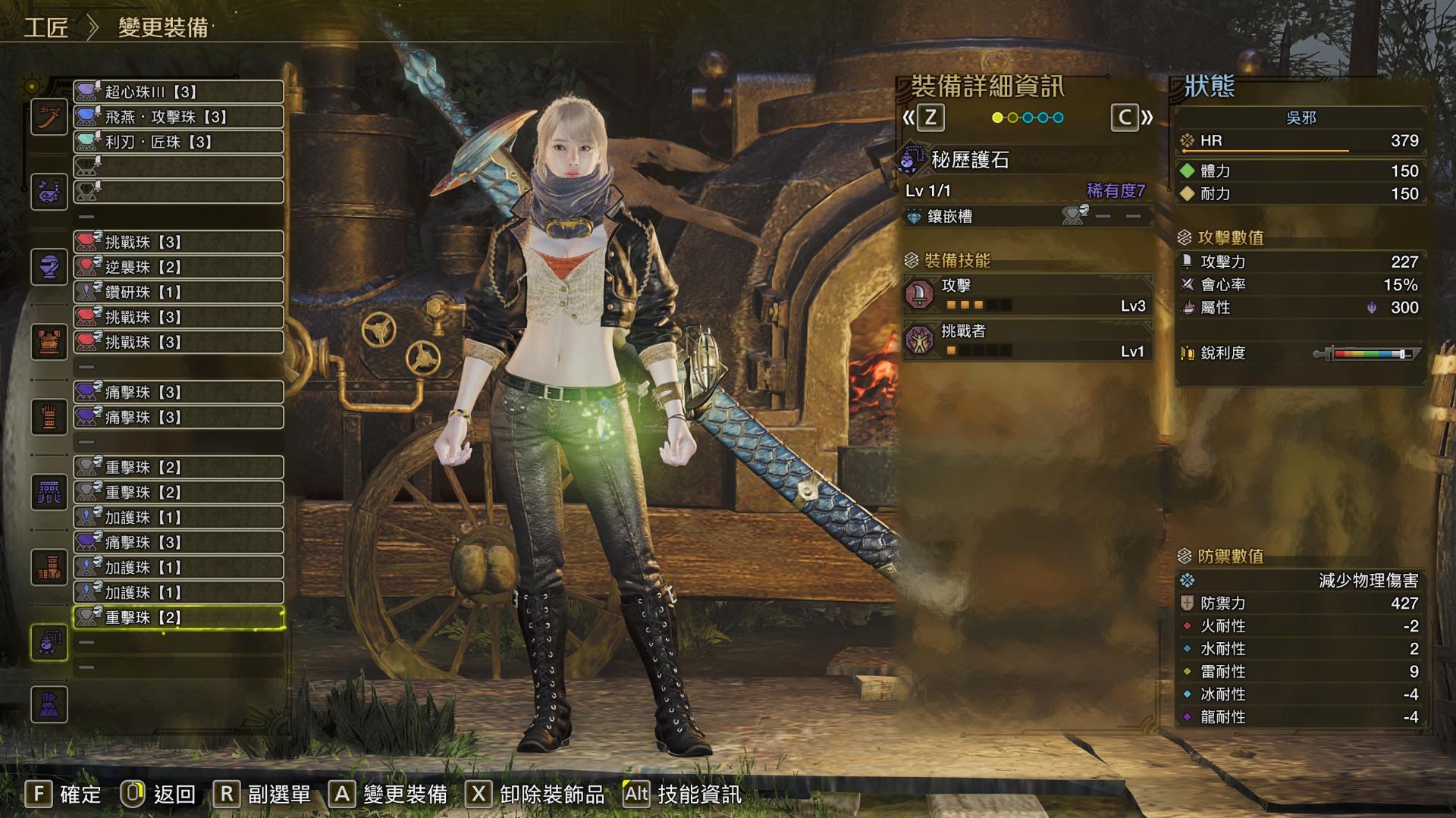The width and height of the screenshot is (1456, 818).
Task: Select the leg armor icon
Action: pos(49,567)
